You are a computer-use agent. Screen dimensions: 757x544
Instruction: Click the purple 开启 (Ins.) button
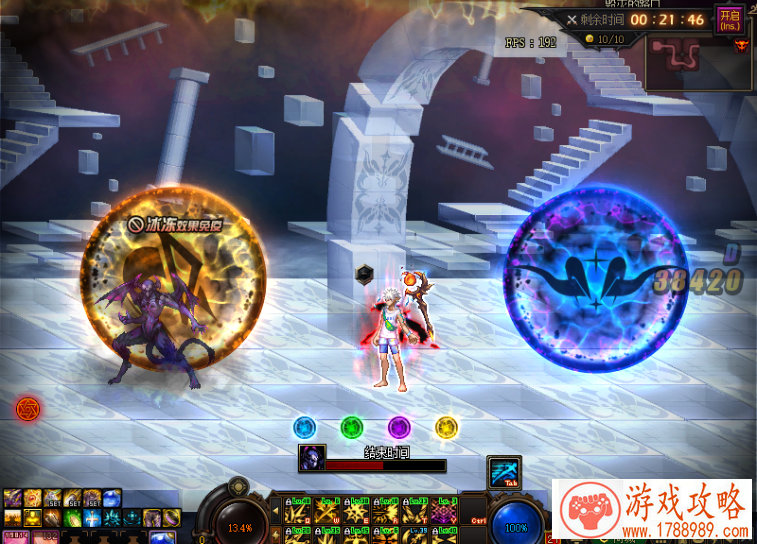(727, 20)
